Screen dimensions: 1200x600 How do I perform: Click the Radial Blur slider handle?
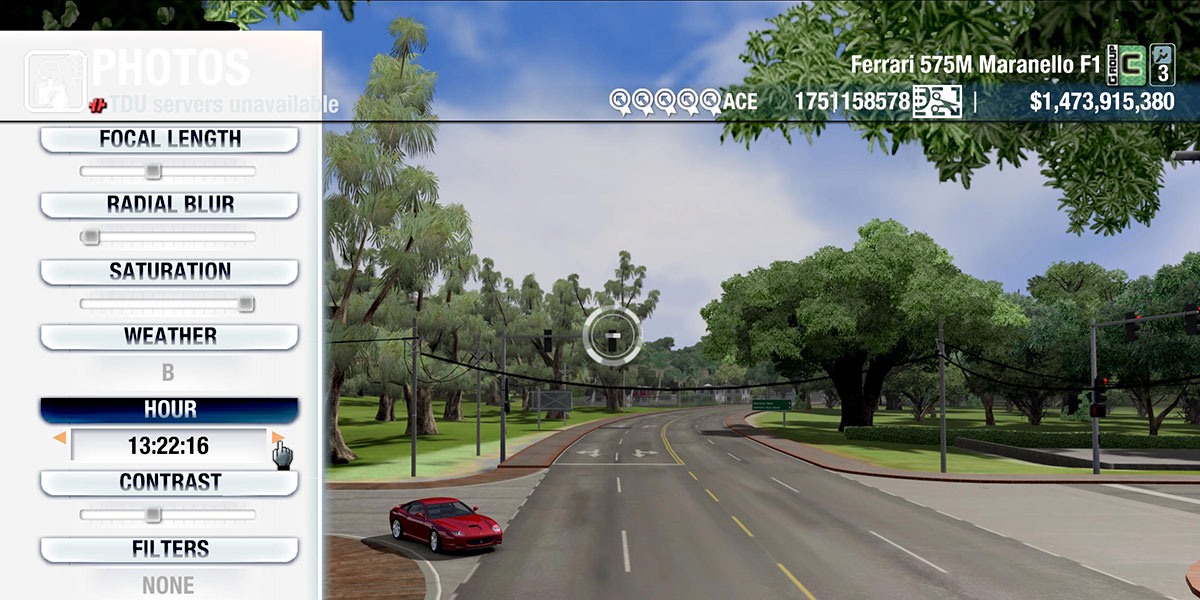coord(91,237)
